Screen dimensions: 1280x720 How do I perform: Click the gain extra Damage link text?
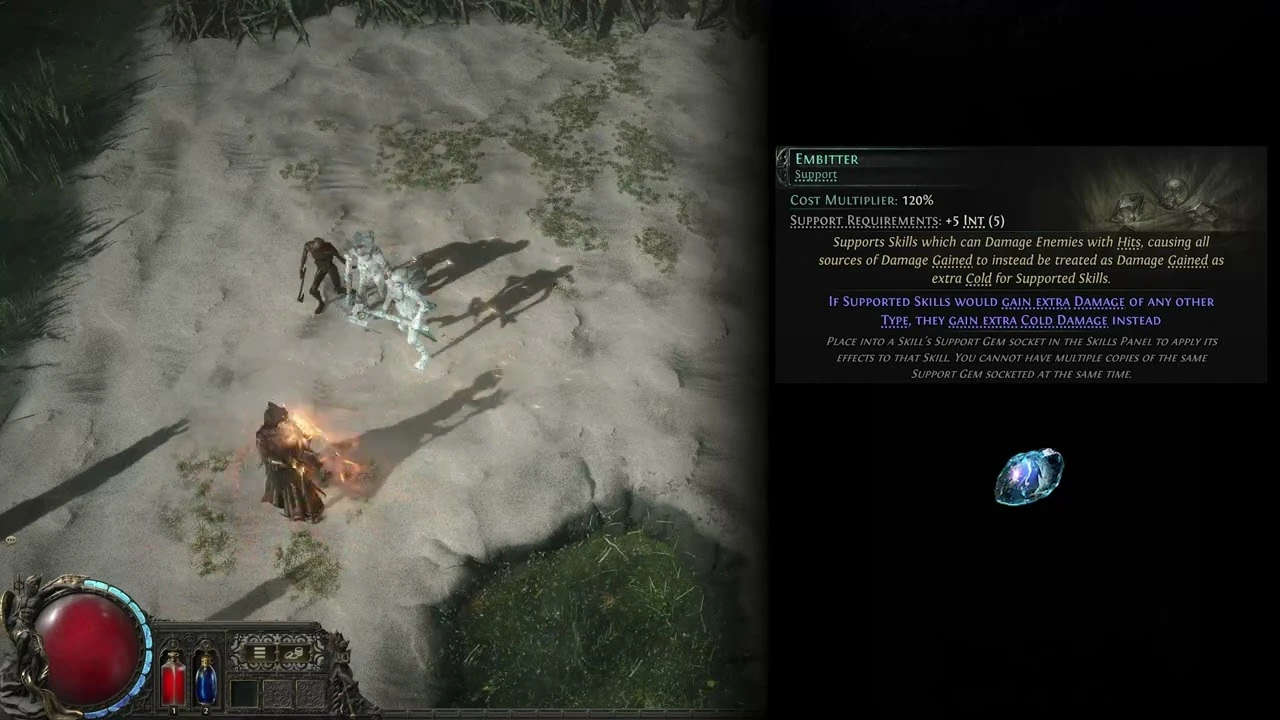tap(1062, 302)
